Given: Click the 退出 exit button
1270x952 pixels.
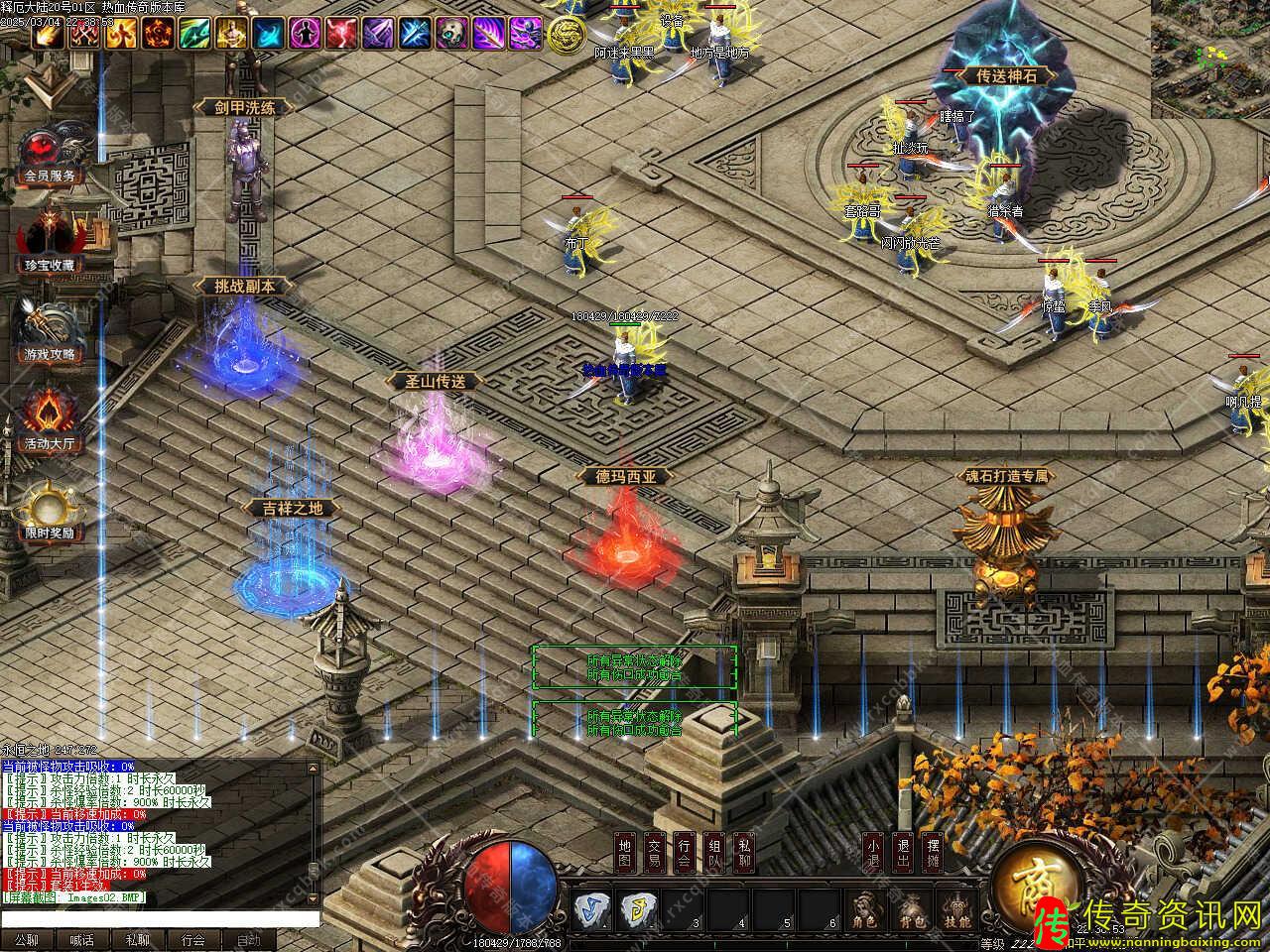Looking at the screenshot, I should click(902, 853).
